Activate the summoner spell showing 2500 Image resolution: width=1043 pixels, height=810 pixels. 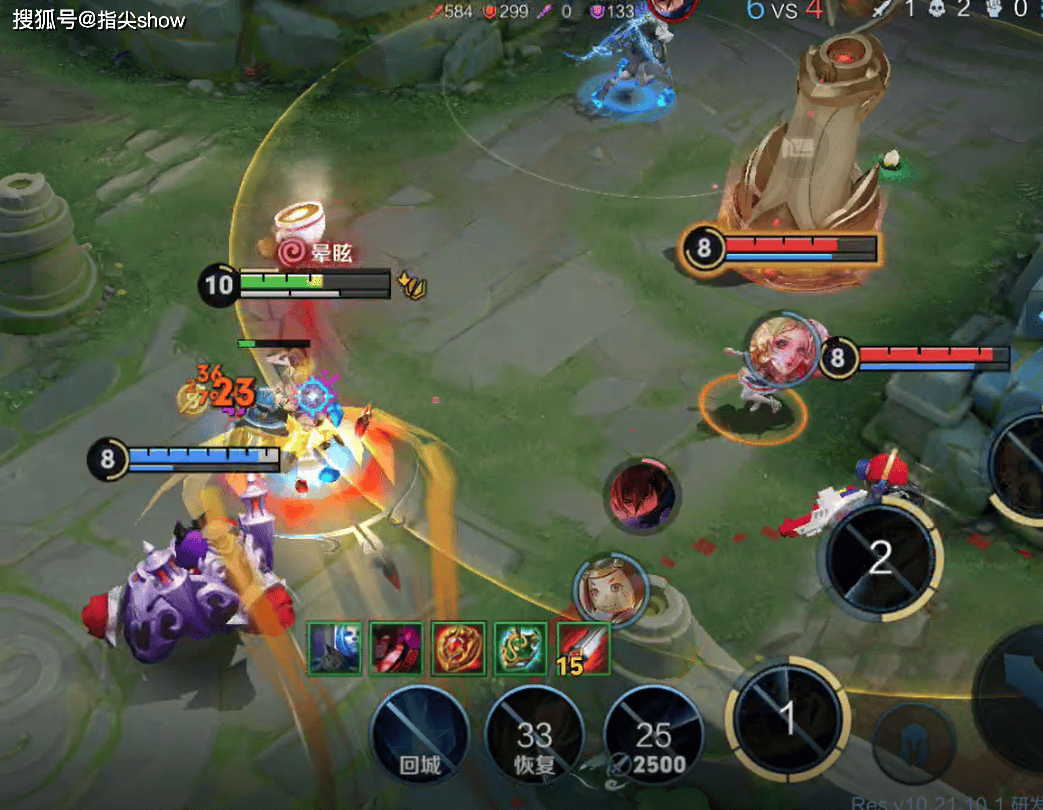tap(653, 737)
